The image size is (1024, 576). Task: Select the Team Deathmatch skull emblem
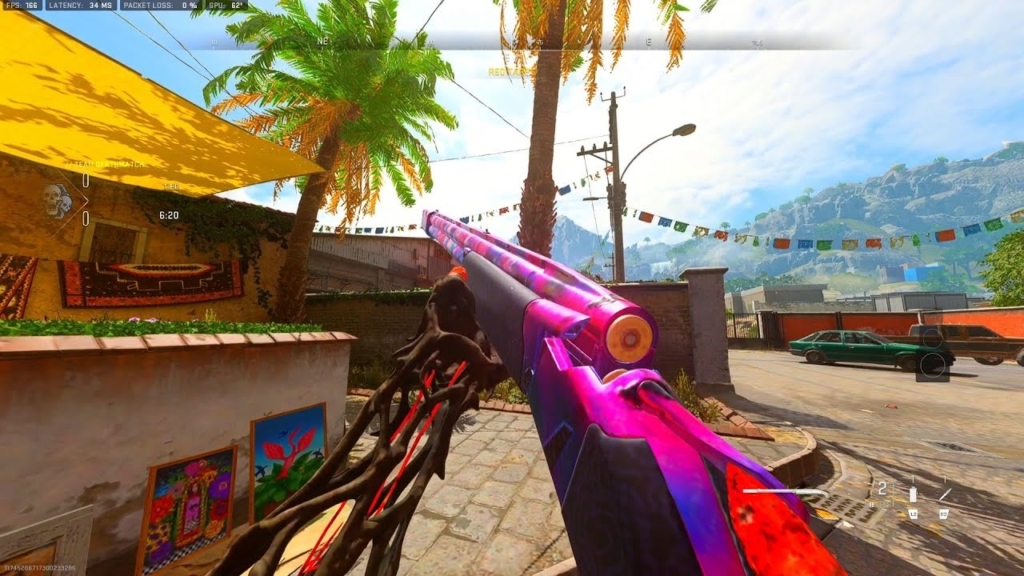click(57, 200)
